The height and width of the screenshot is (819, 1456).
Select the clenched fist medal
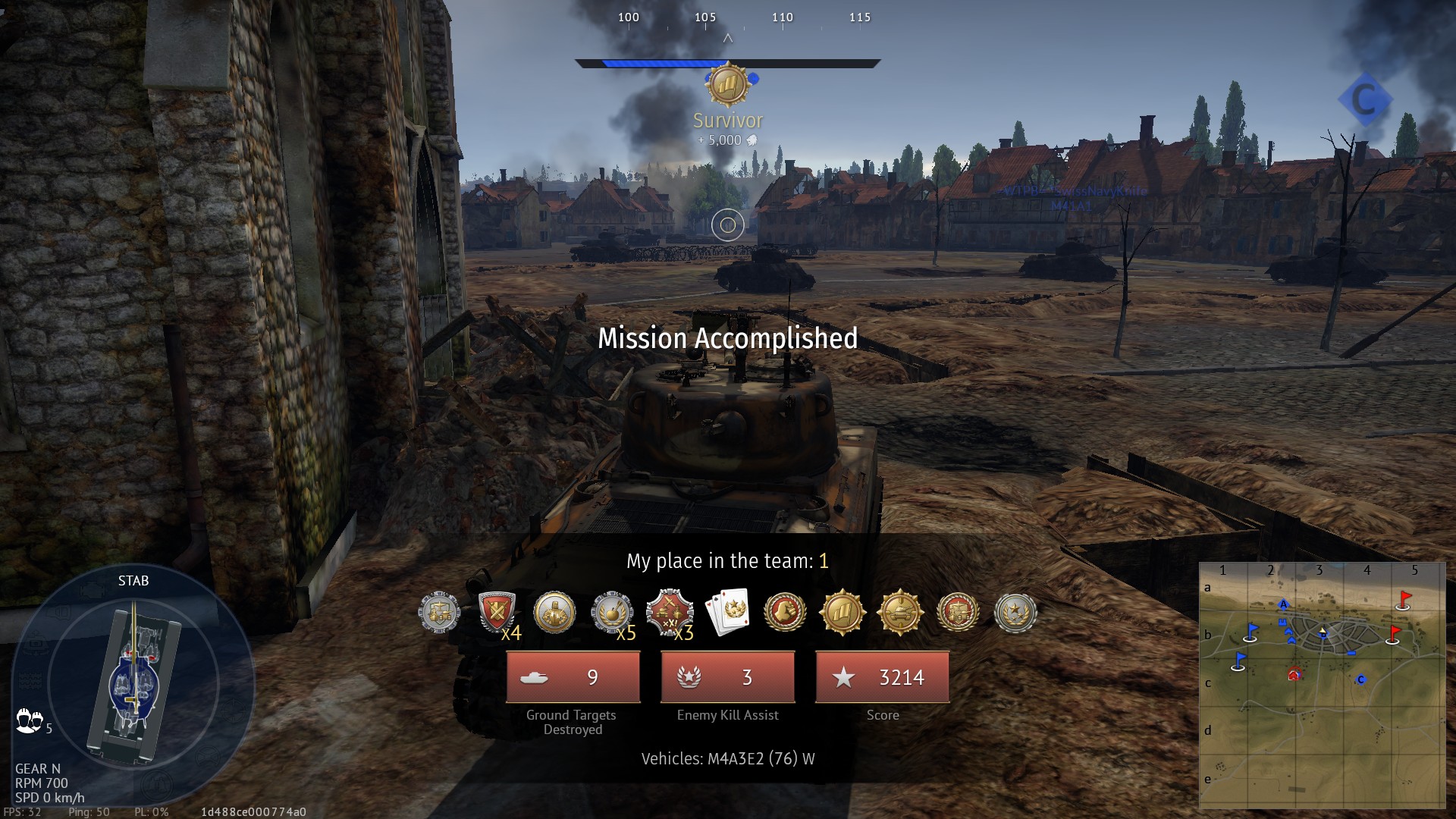554,612
